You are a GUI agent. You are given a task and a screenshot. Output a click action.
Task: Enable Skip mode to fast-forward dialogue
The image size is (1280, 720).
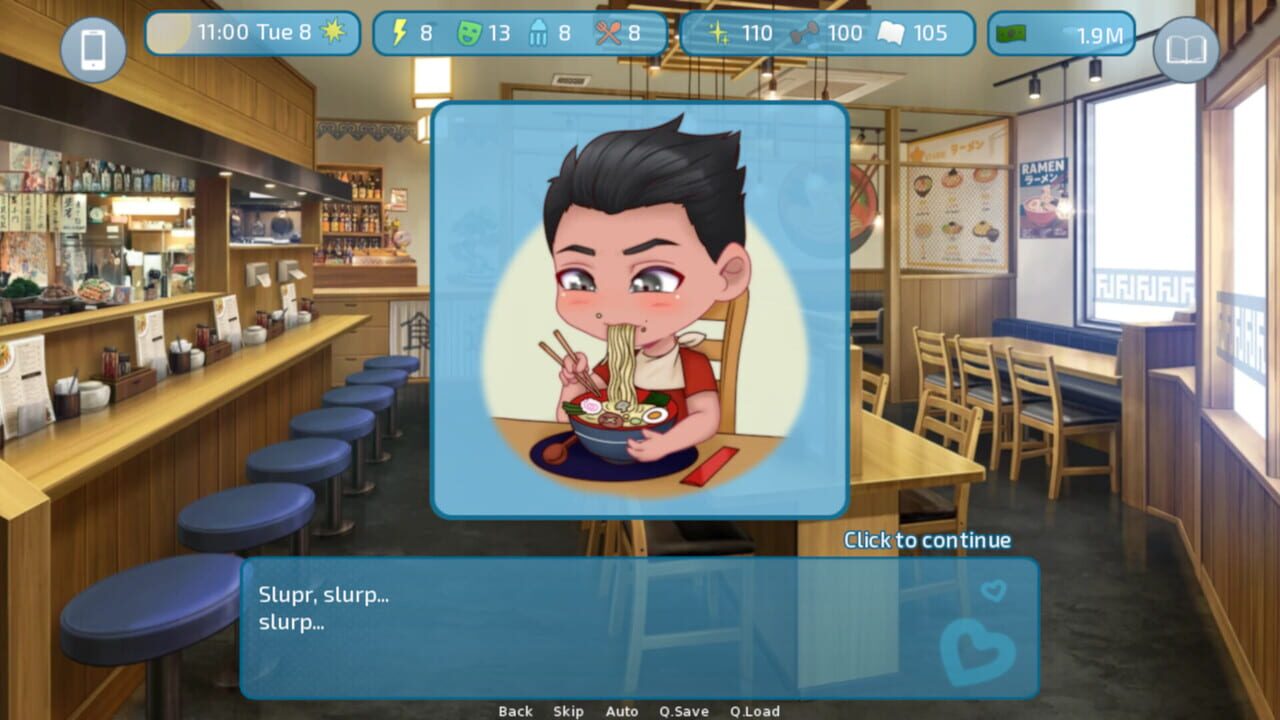tap(567, 711)
